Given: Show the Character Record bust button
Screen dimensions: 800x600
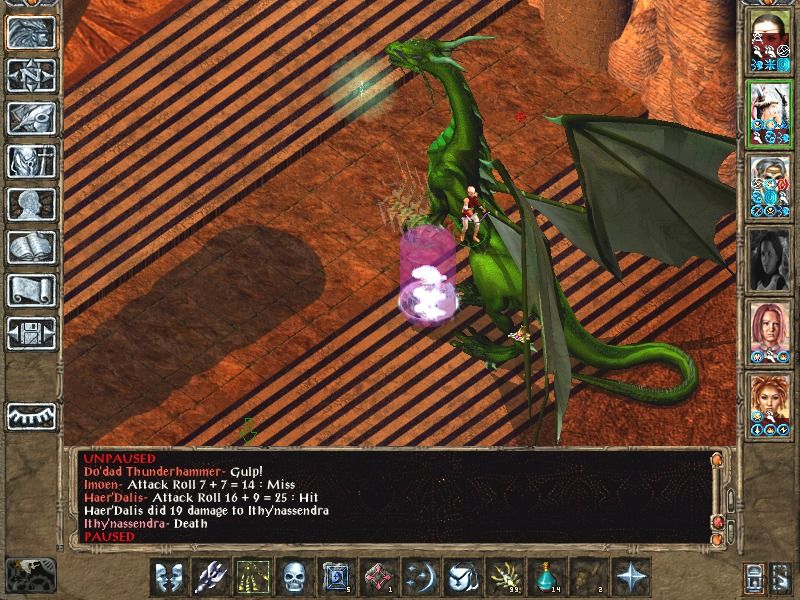Looking at the screenshot, I should click(x=31, y=204).
